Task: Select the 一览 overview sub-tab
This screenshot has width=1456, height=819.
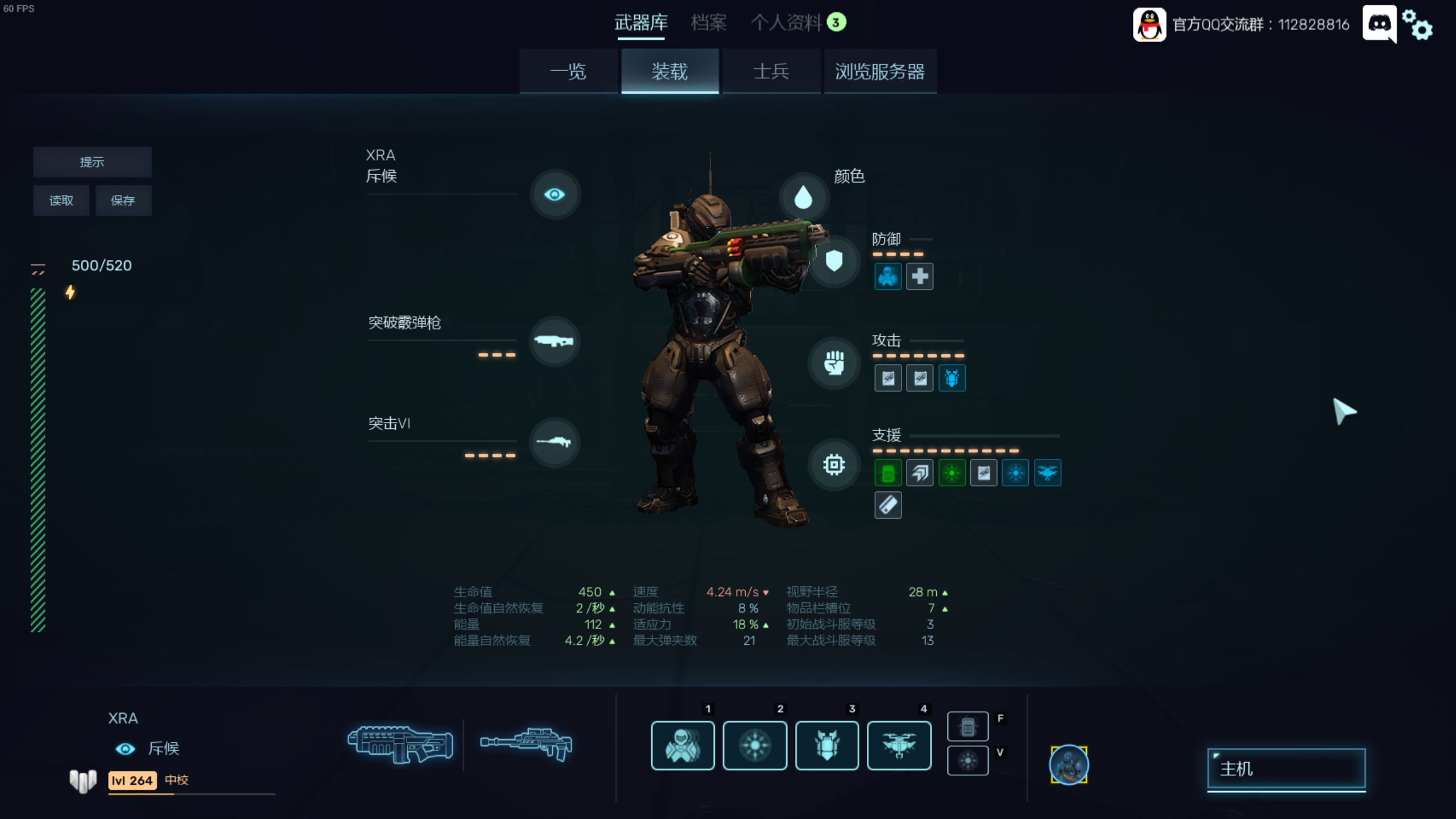Action: point(568,72)
